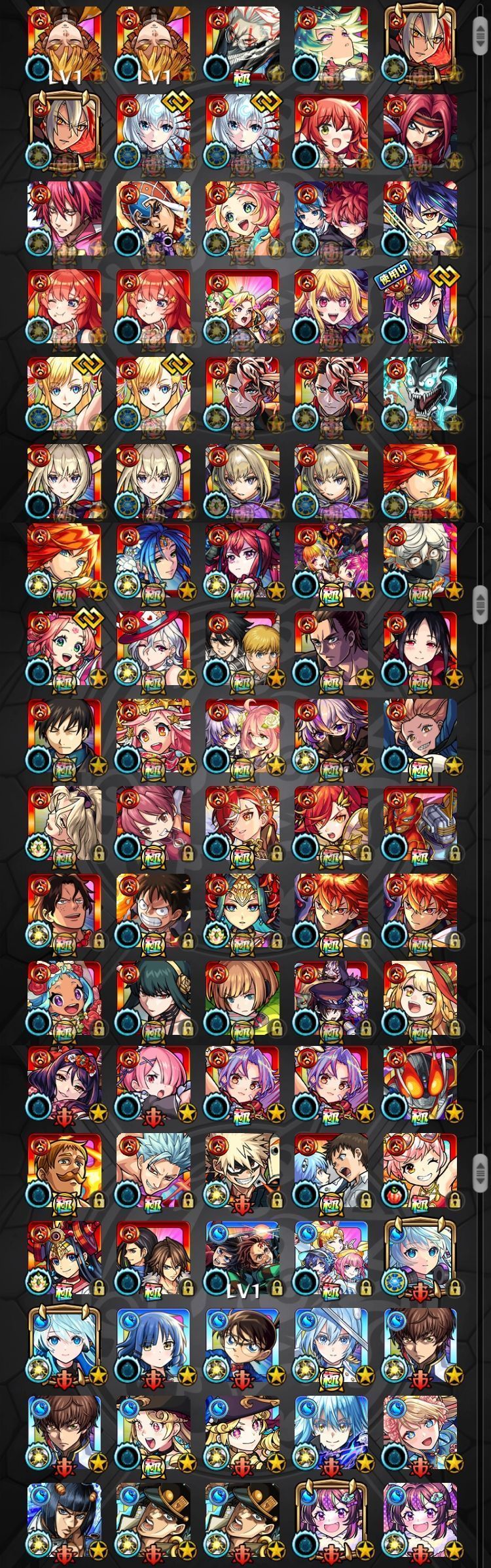Select the Mista character with blue cap
491x1568 pixels.
[x=153, y=217]
